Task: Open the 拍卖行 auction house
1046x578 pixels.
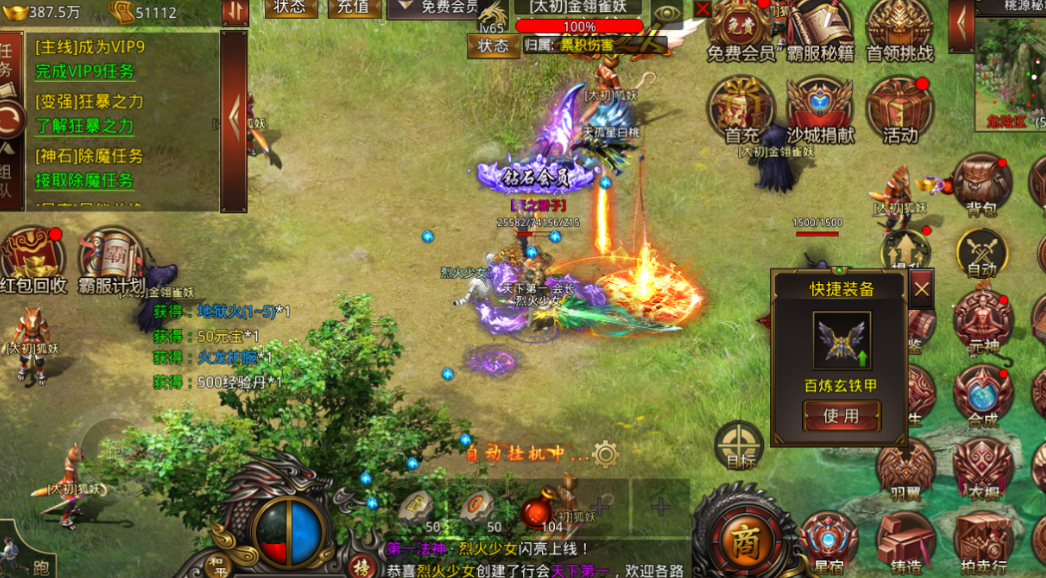Action: pyautogui.click(x=982, y=541)
